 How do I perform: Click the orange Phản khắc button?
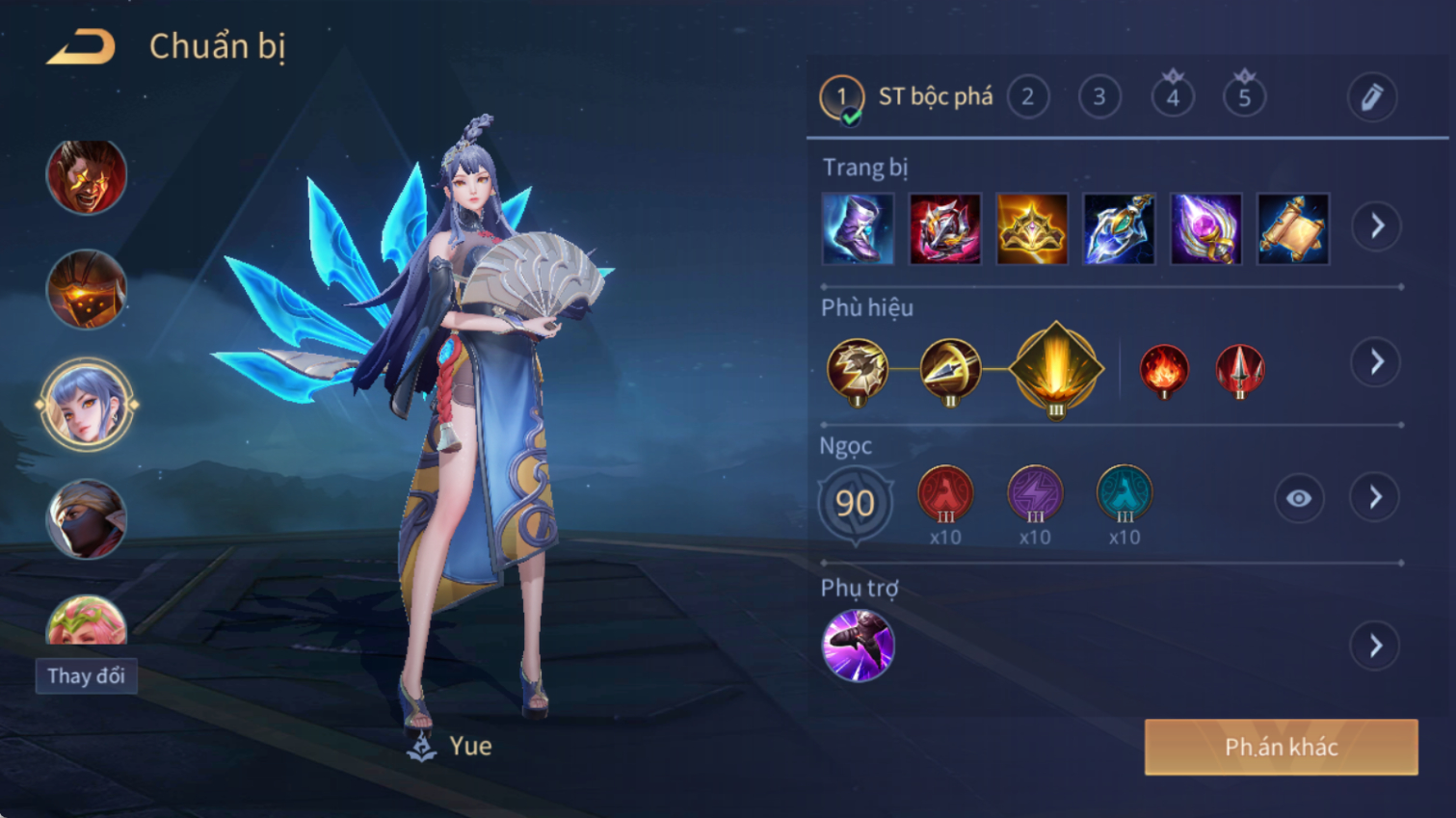point(1281,747)
